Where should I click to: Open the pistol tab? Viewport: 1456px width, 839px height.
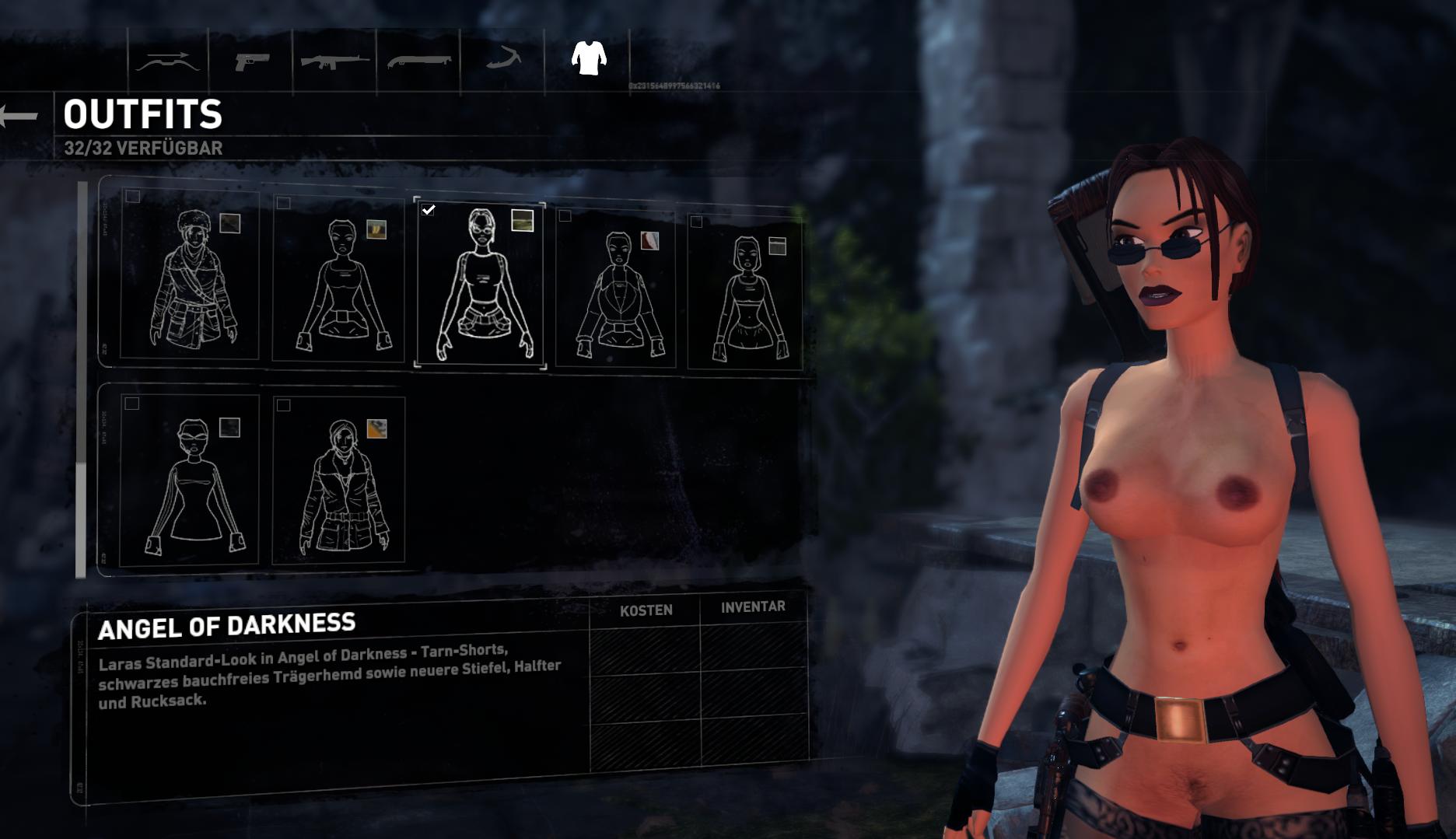click(x=252, y=61)
